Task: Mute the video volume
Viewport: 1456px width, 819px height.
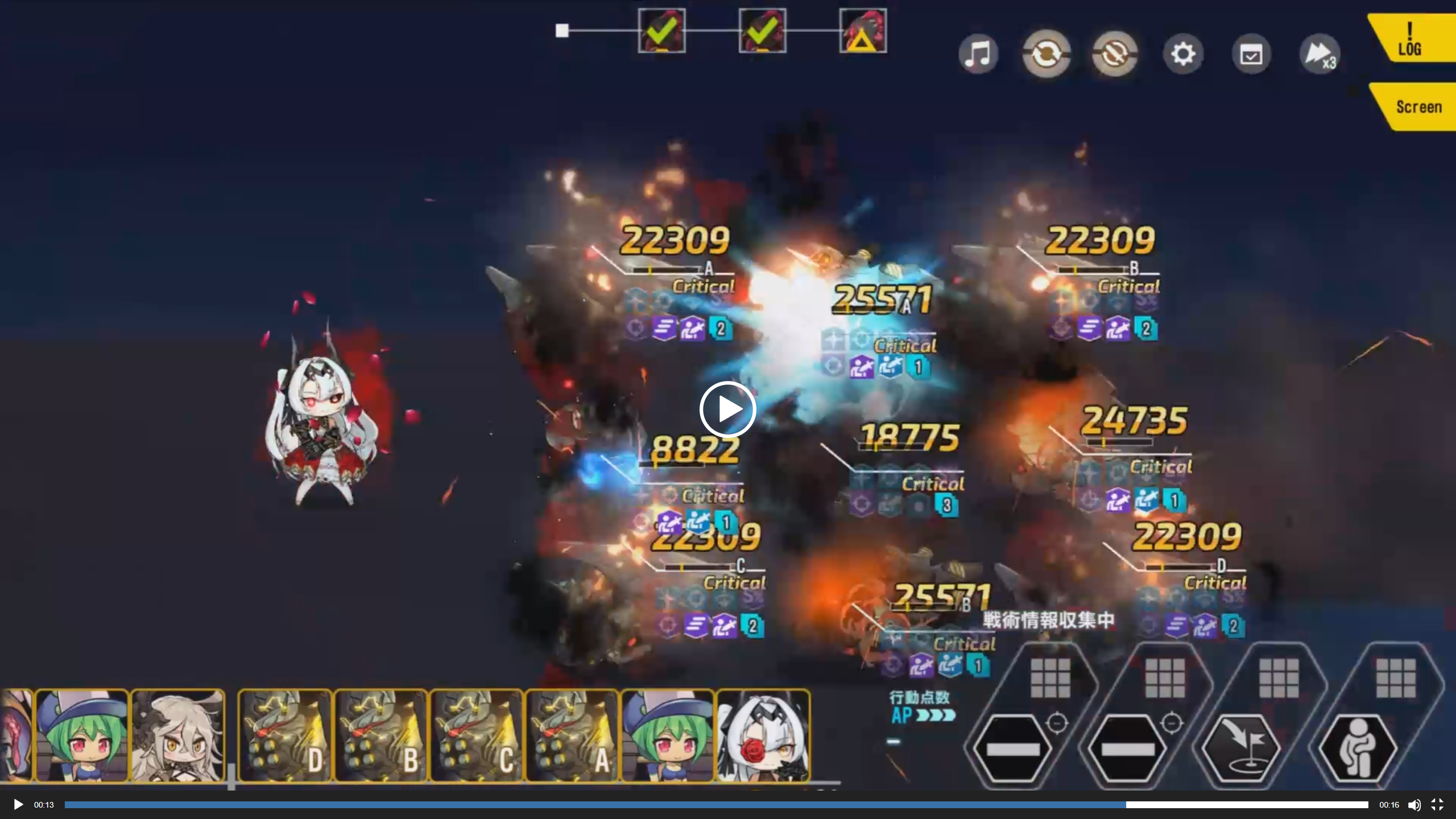Action: [1414, 805]
